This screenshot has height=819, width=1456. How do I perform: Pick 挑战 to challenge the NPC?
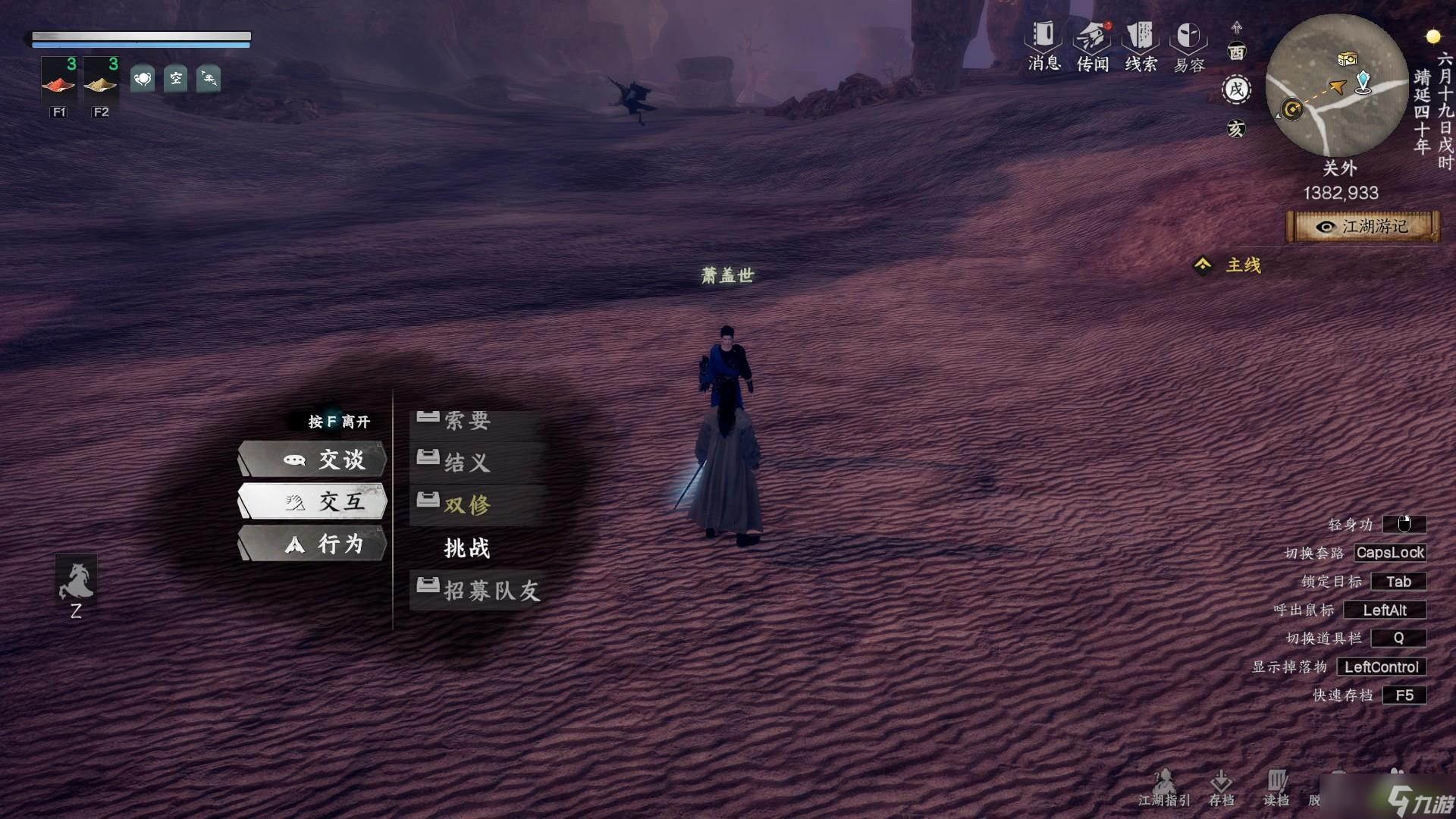pyautogui.click(x=467, y=548)
